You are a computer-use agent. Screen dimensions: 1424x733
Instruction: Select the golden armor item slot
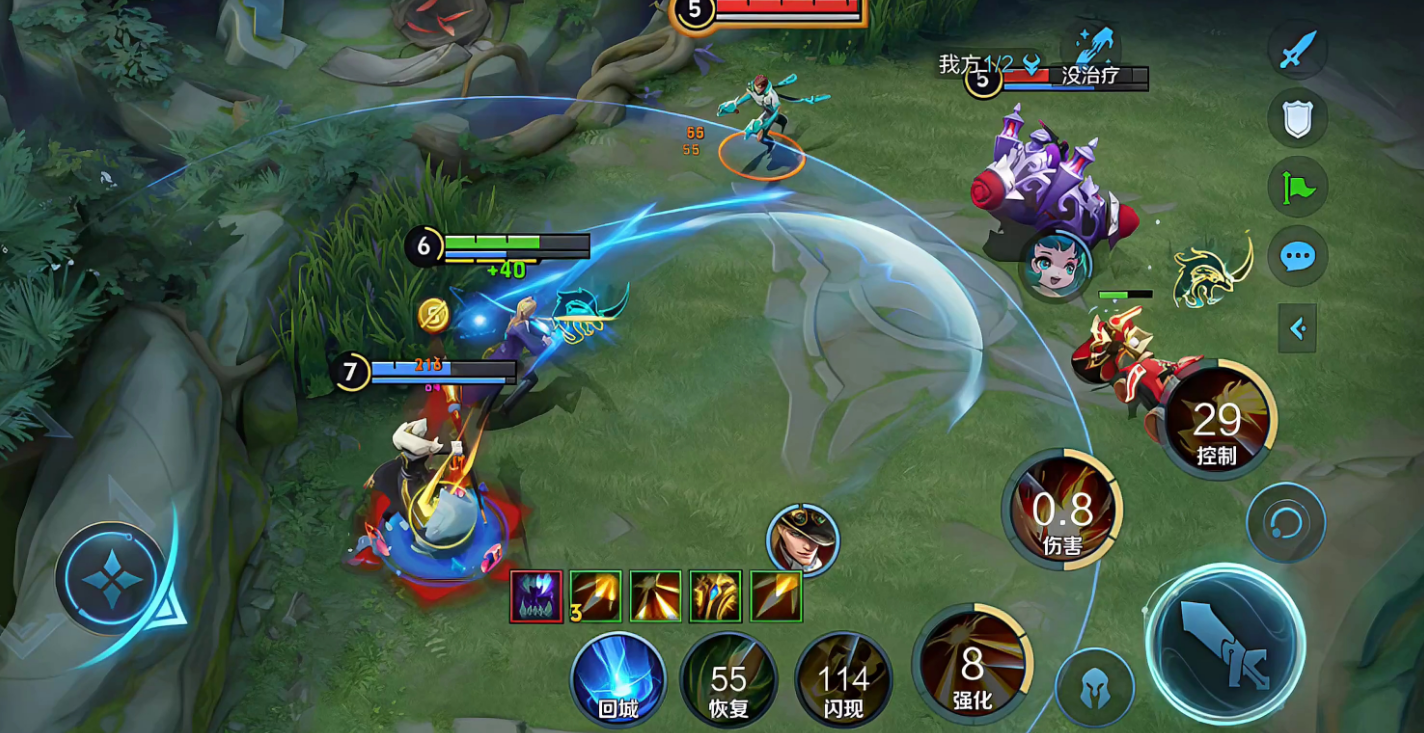[x=715, y=596]
